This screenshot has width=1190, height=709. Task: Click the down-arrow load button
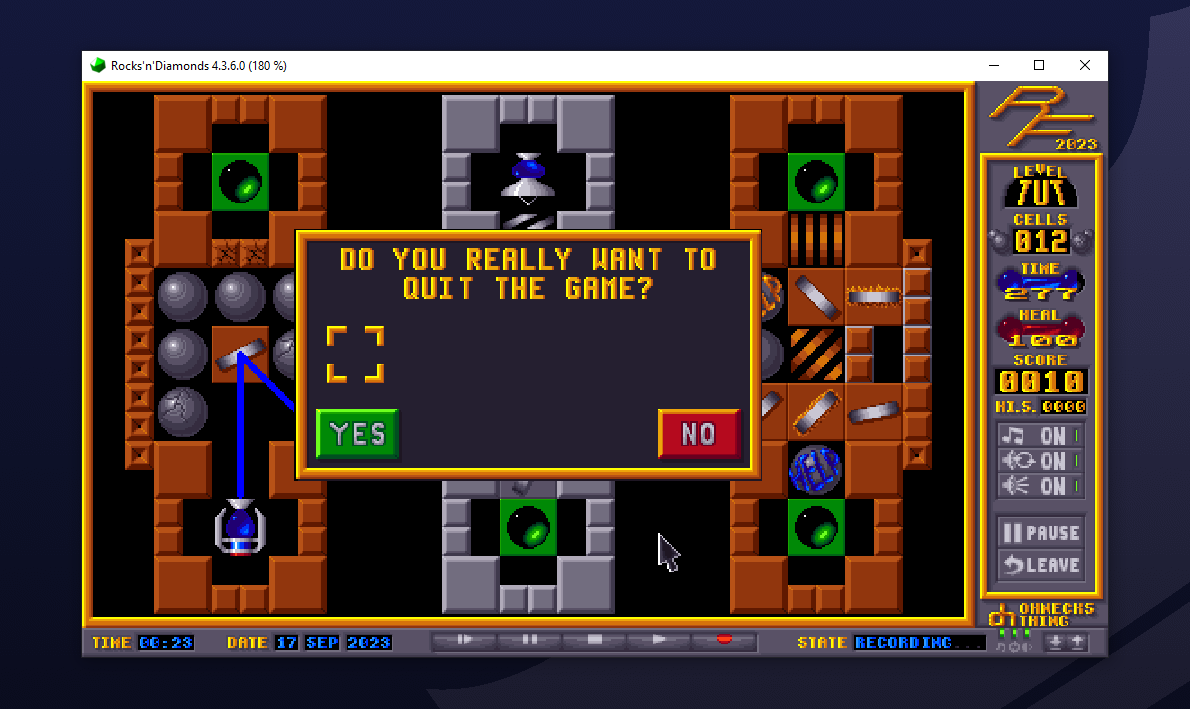pyautogui.click(x=1055, y=643)
